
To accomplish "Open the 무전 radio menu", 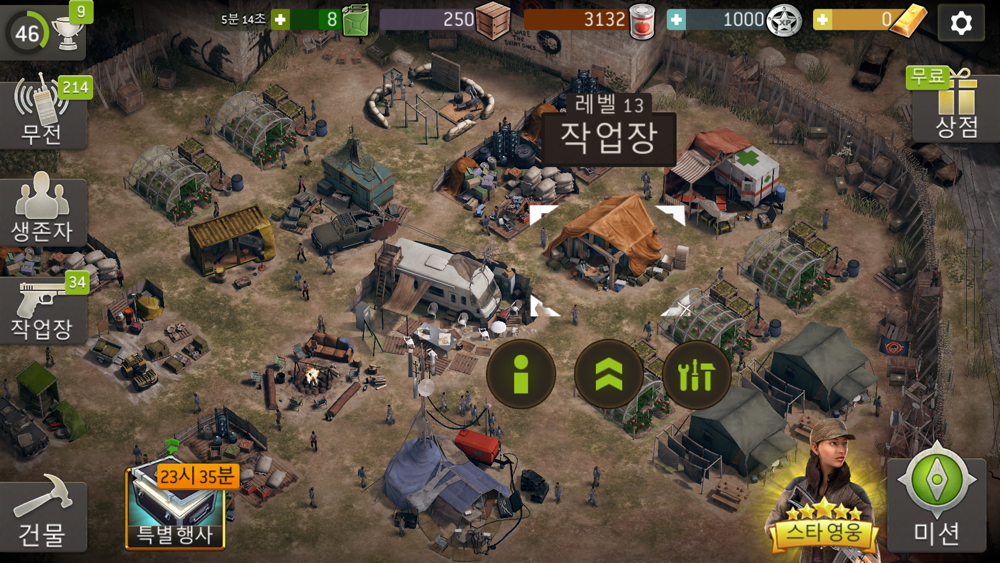I will click(42, 112).
